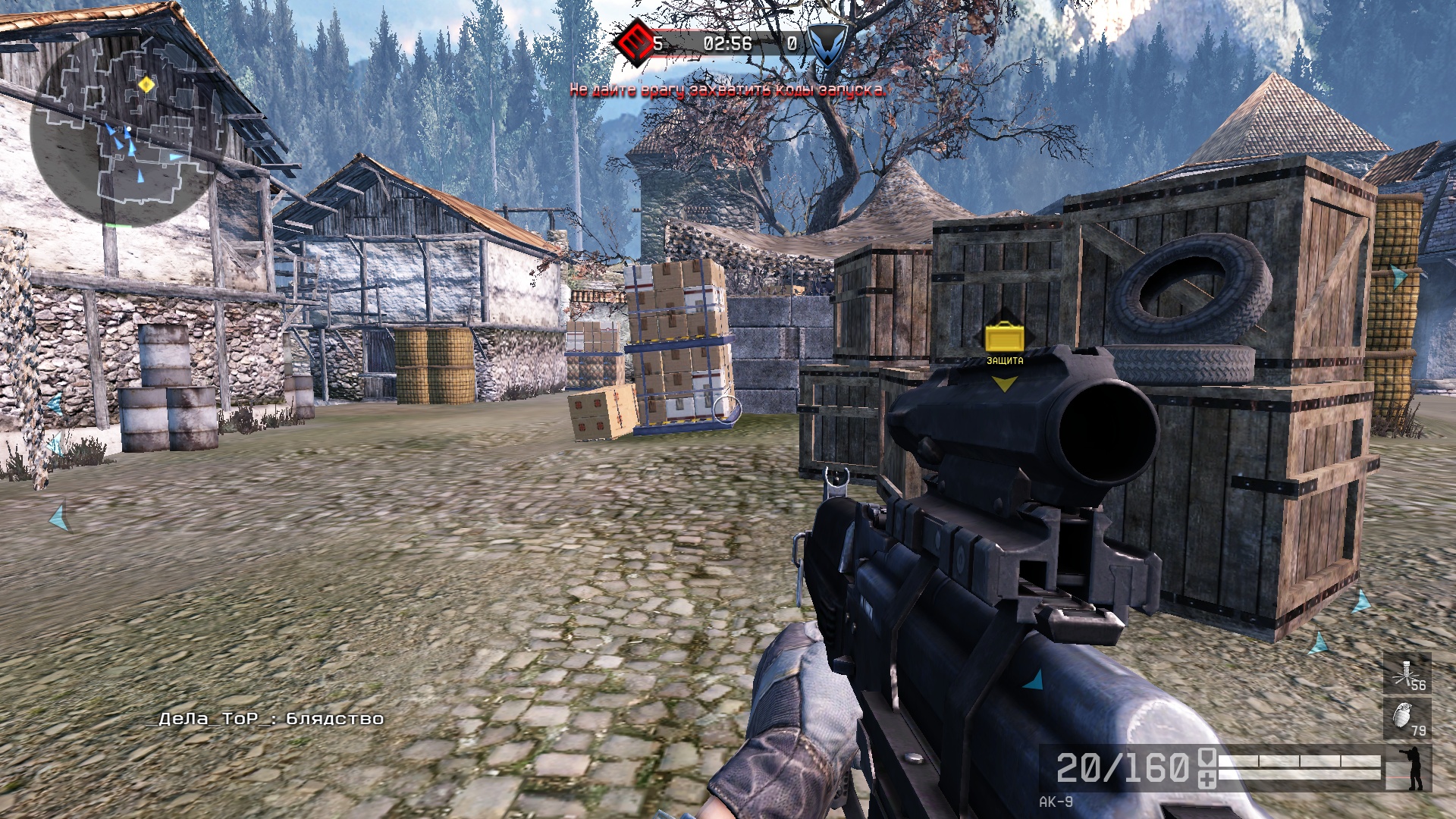Screen dimensions: 1456x819
Task: Select the yellow objective marker on minimap
Action: coord(147,85)
